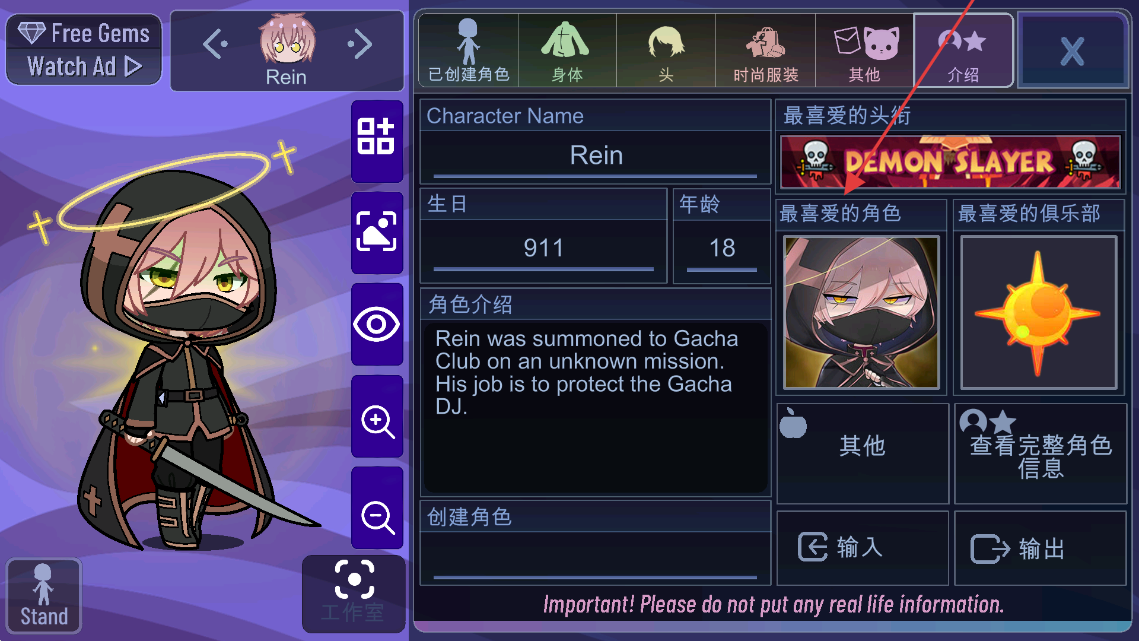Viewport: 1139px width, 641px height.
Task: Change pose with the Stand button
Action: [43, 596]
